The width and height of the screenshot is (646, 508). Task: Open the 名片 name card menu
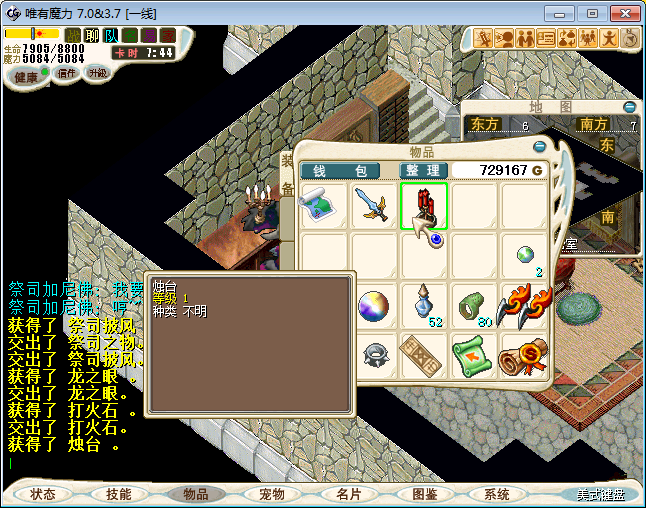[x=348, y=494]
